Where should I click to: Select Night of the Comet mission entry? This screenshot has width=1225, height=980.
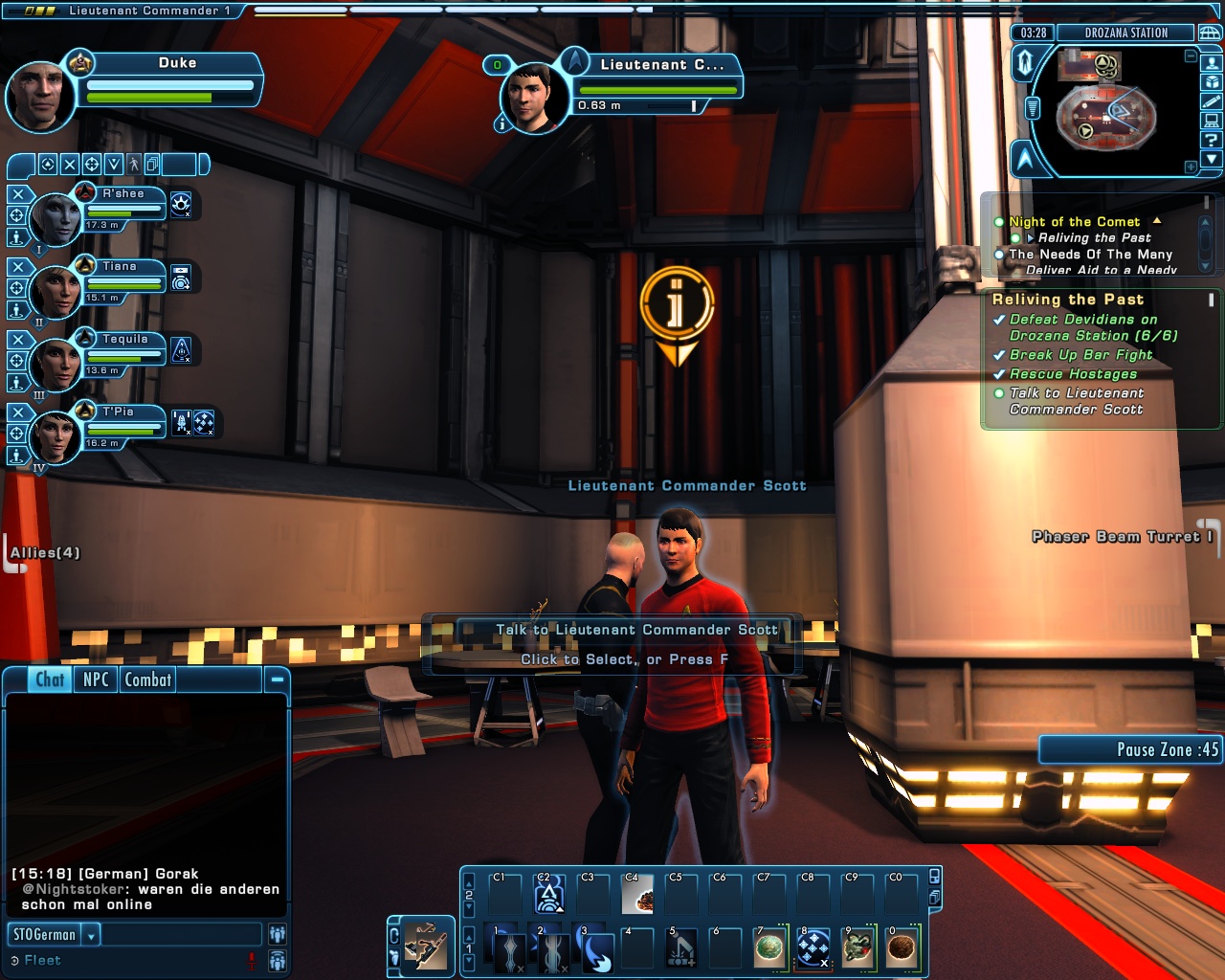[1074, 222]
